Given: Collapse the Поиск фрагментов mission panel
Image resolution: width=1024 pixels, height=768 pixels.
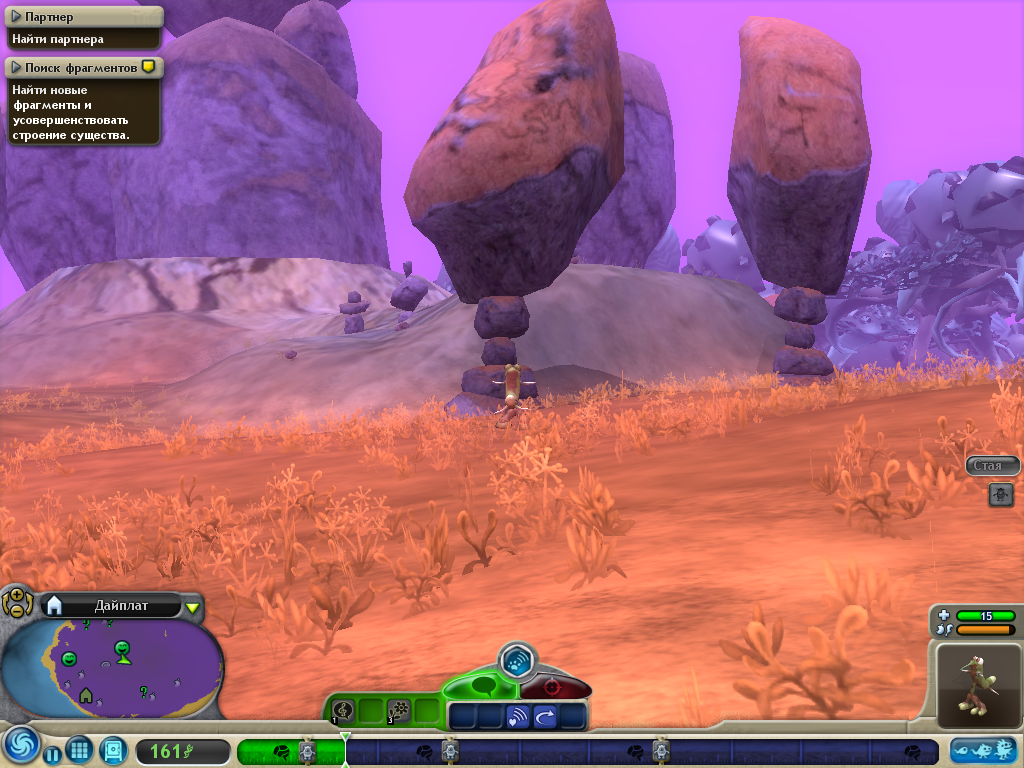Looking at the screenshot, I should tap(16, 67).
